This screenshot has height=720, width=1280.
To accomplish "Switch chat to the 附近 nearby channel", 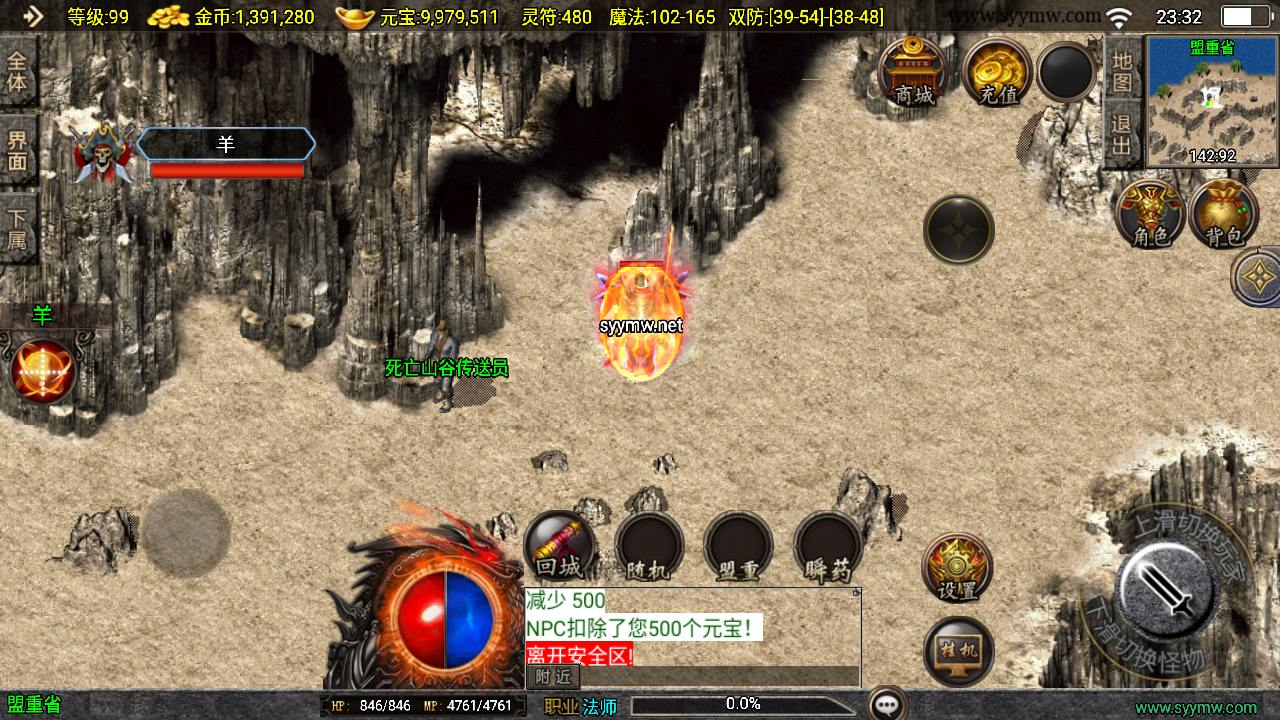I will 553,677.
